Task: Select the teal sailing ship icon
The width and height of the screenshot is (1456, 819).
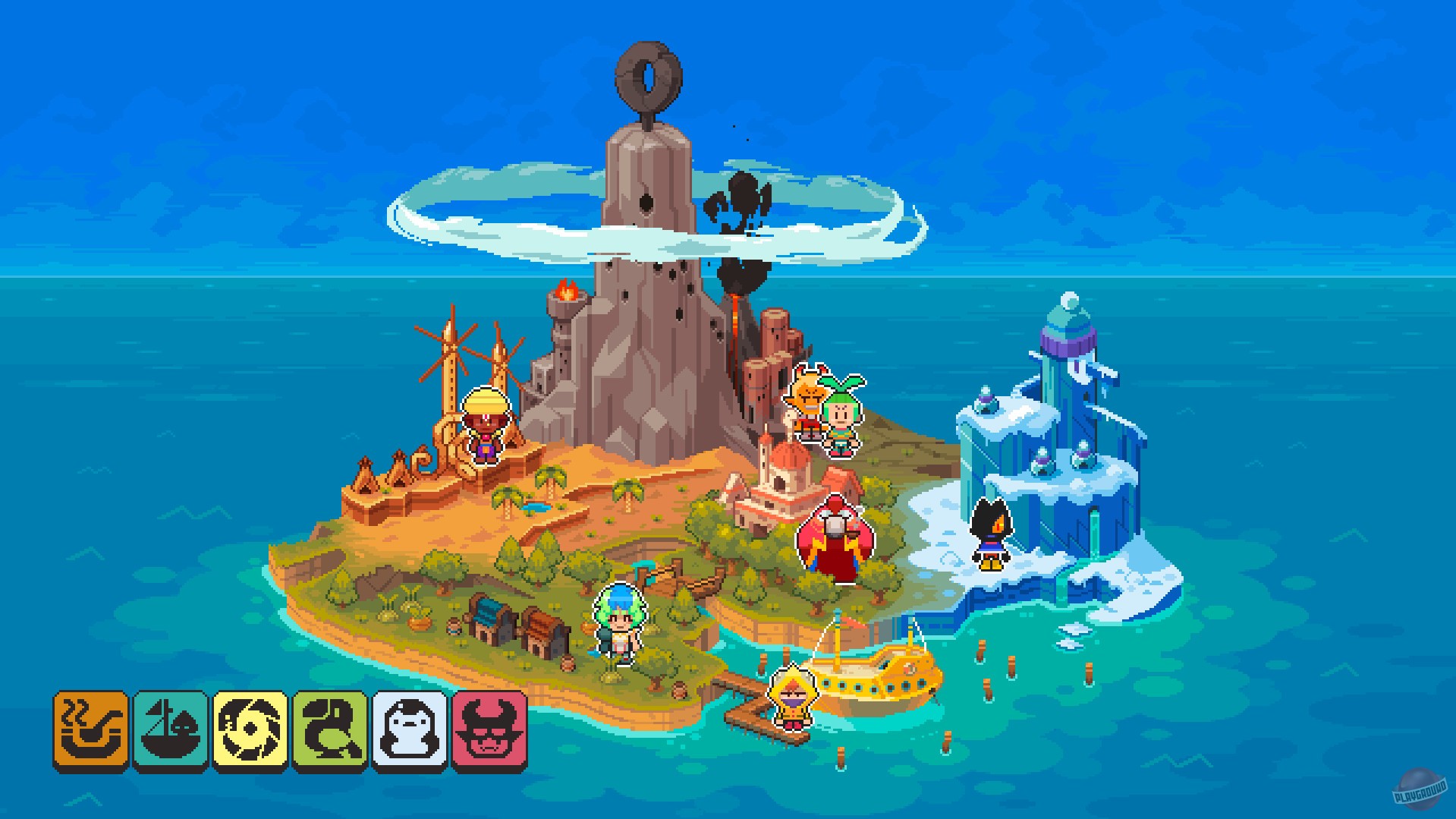Action: click(x=171, y=727)
